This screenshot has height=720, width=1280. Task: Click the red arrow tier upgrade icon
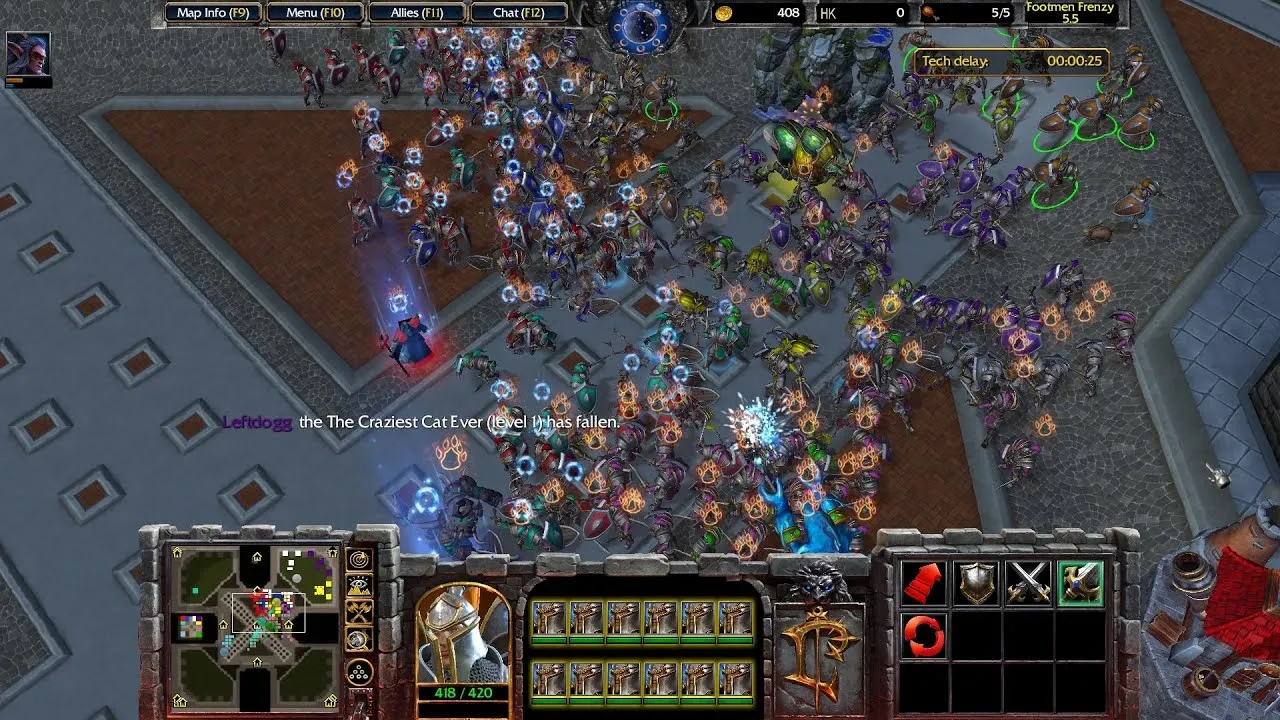923,583
